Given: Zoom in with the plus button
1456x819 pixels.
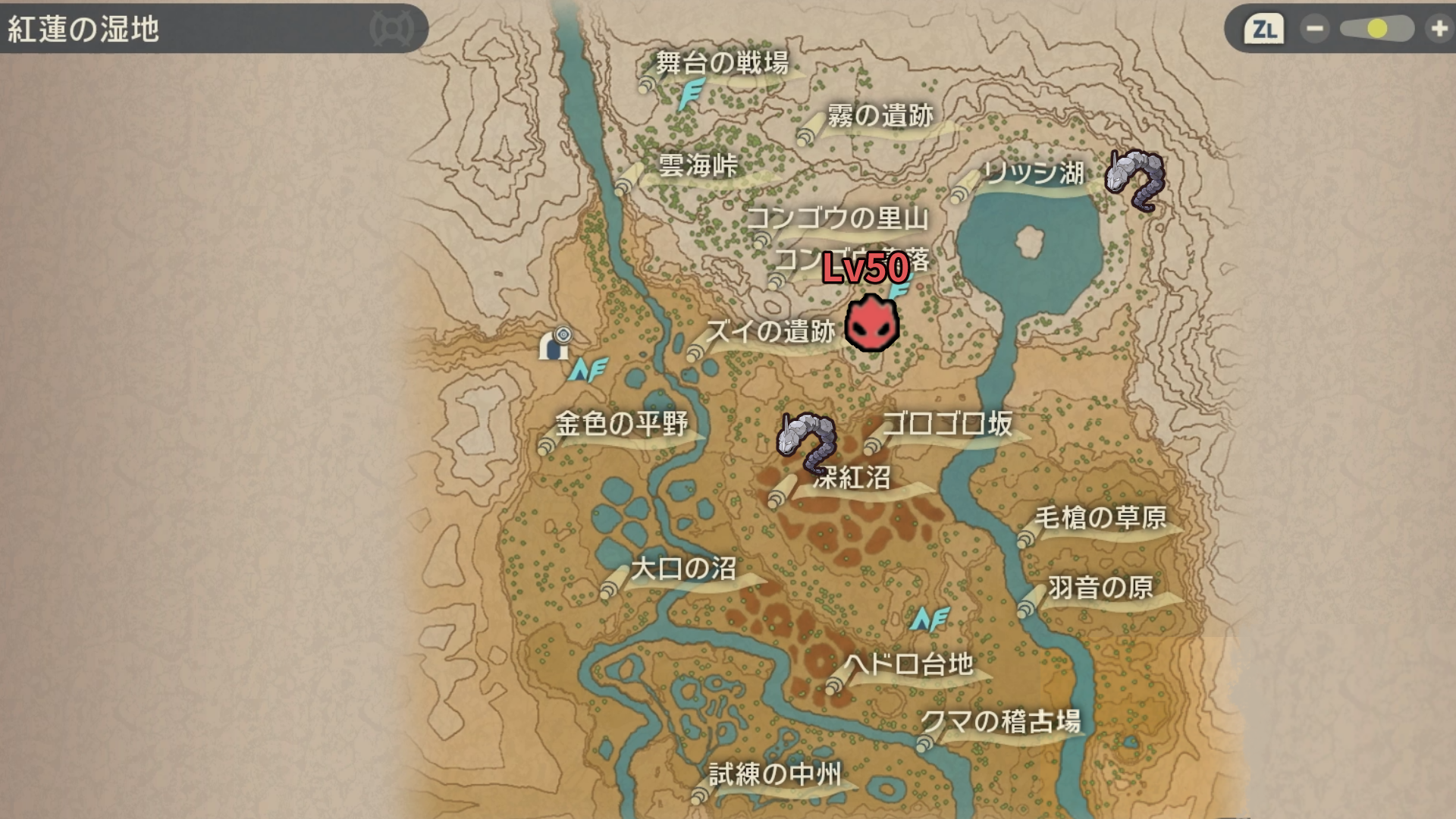Looking at the screenshot, I should coord(1439,29).
